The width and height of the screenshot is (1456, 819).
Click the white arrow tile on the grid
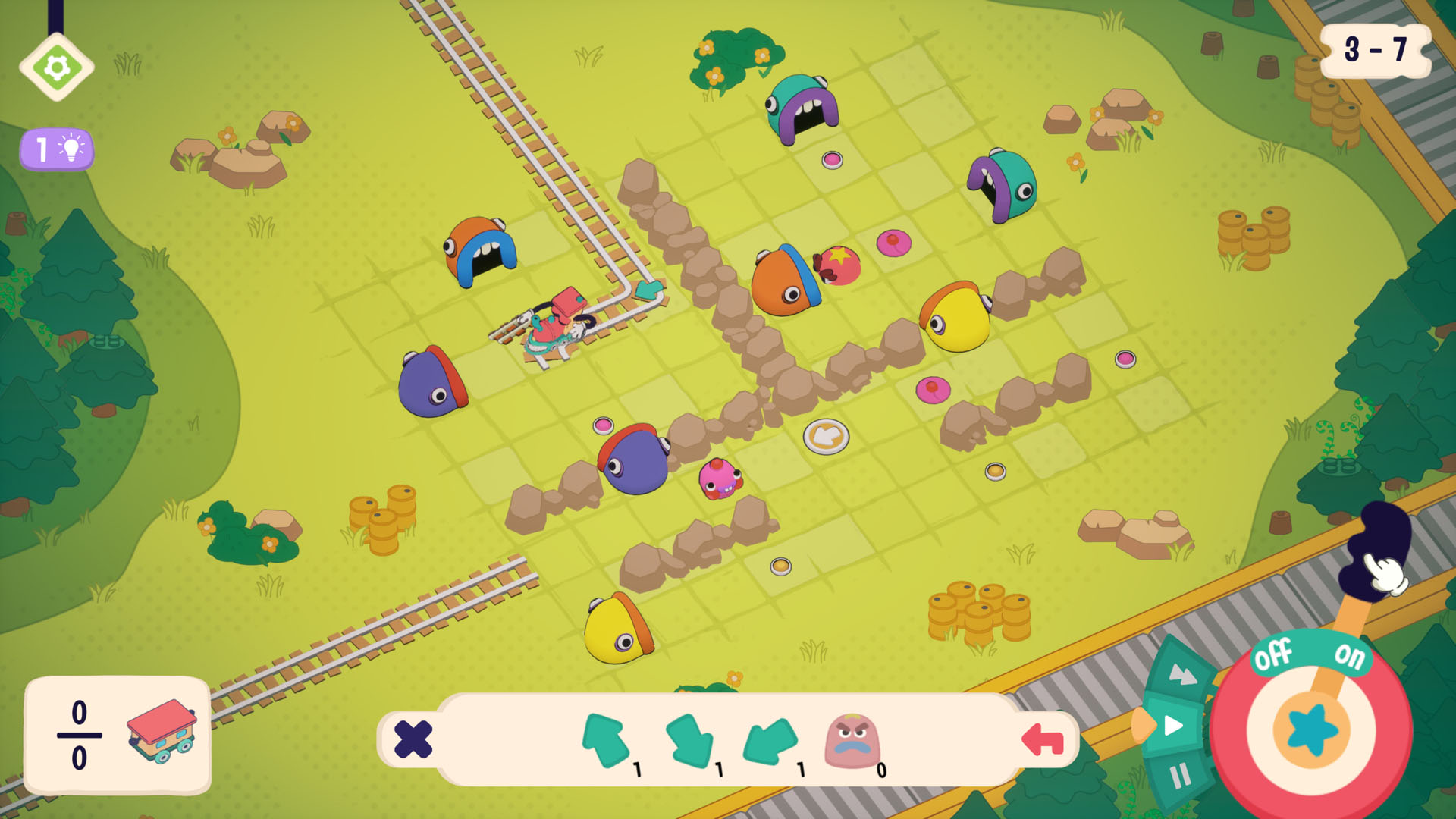(x=828, y=437)
